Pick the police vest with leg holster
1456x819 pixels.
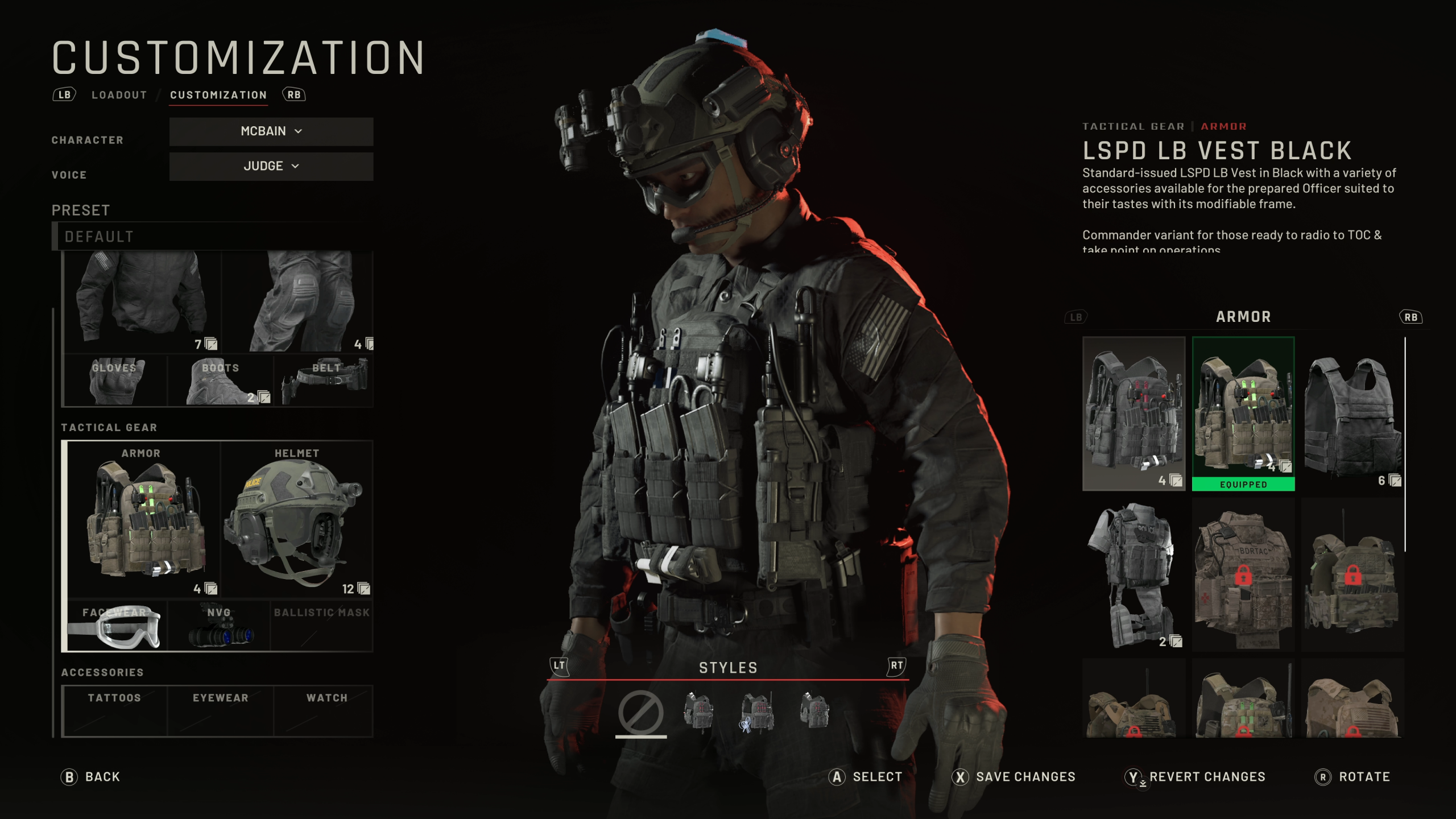(x=1134, y=574)
